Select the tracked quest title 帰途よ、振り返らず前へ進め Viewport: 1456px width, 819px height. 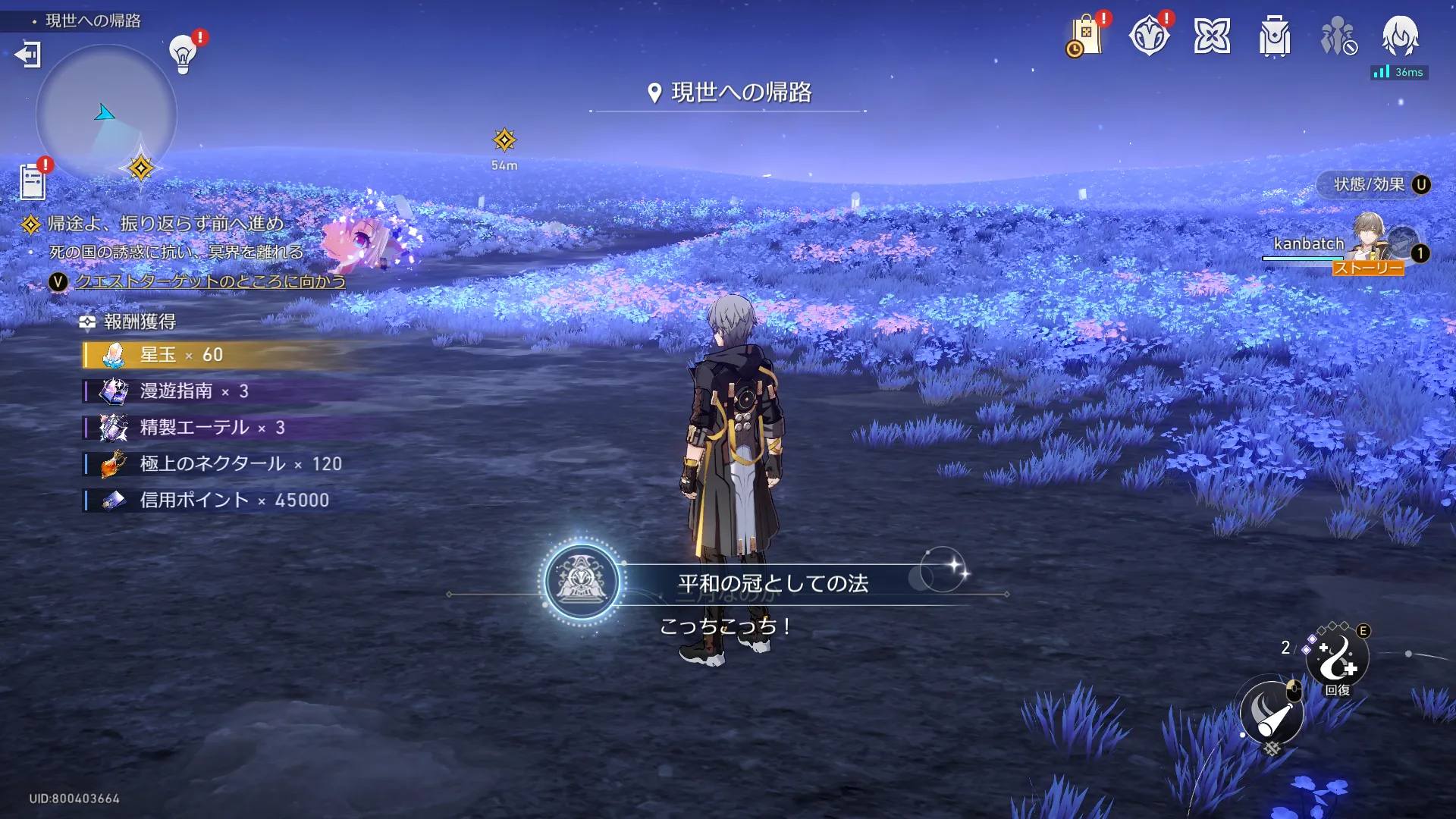165,224
